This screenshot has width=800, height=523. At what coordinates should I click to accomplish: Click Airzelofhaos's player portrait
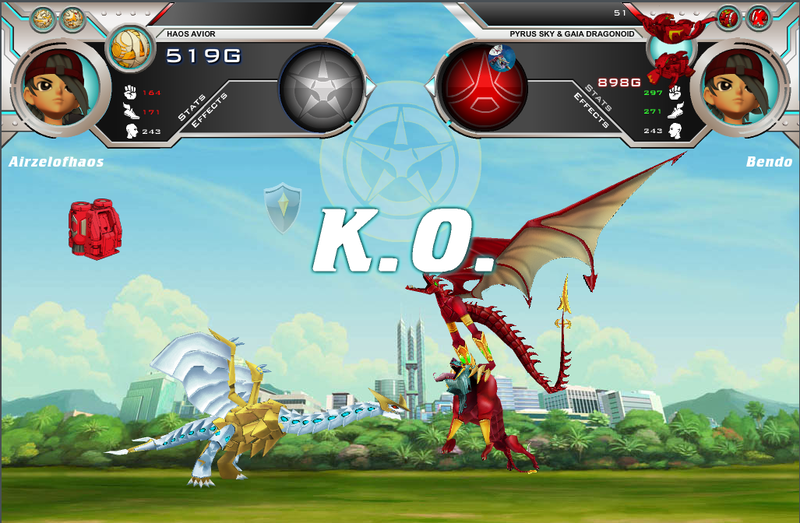pyautogui.click(x=59, y=87)
